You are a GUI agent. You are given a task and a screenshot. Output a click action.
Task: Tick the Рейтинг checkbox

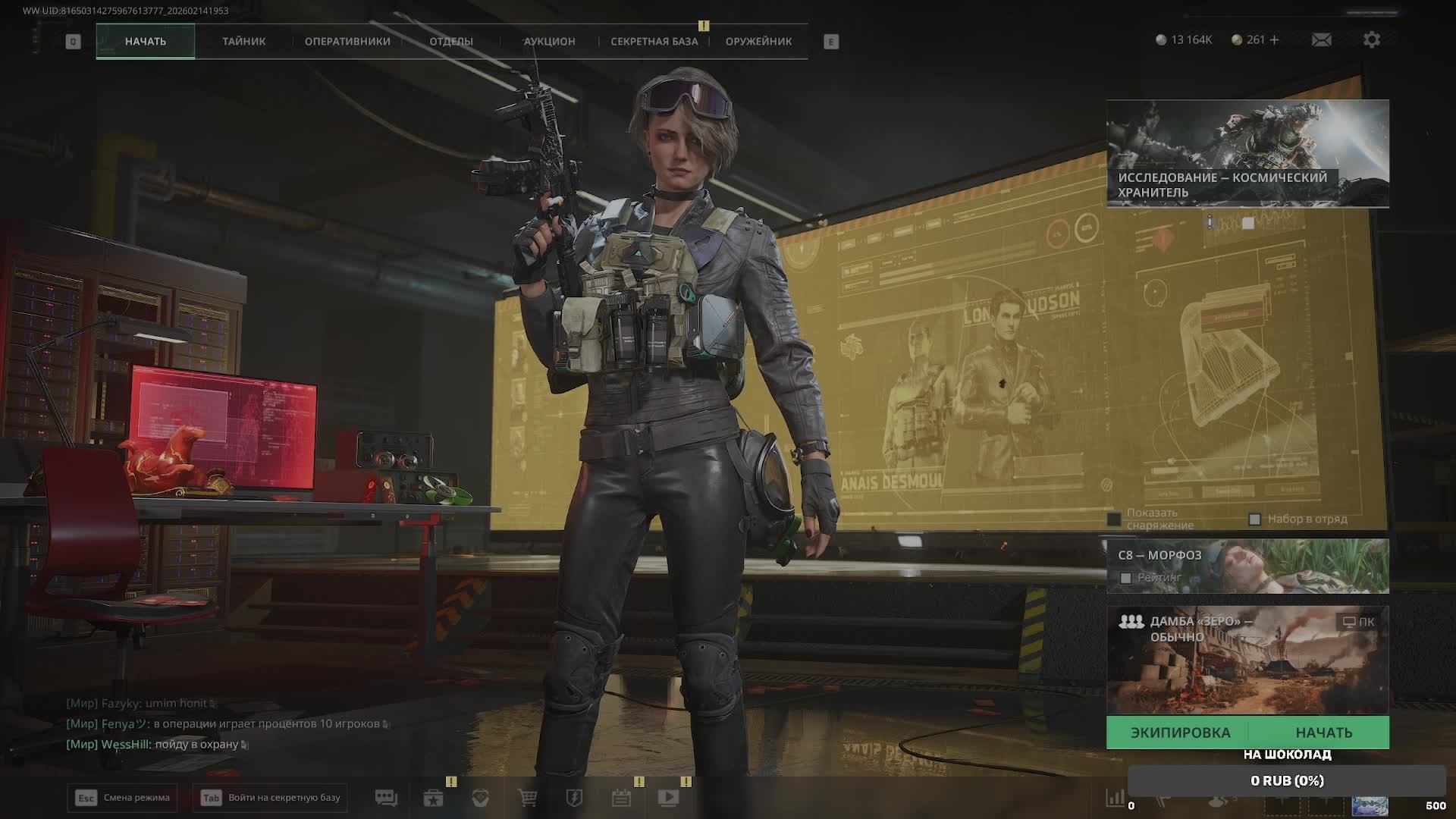point(1126,578)
